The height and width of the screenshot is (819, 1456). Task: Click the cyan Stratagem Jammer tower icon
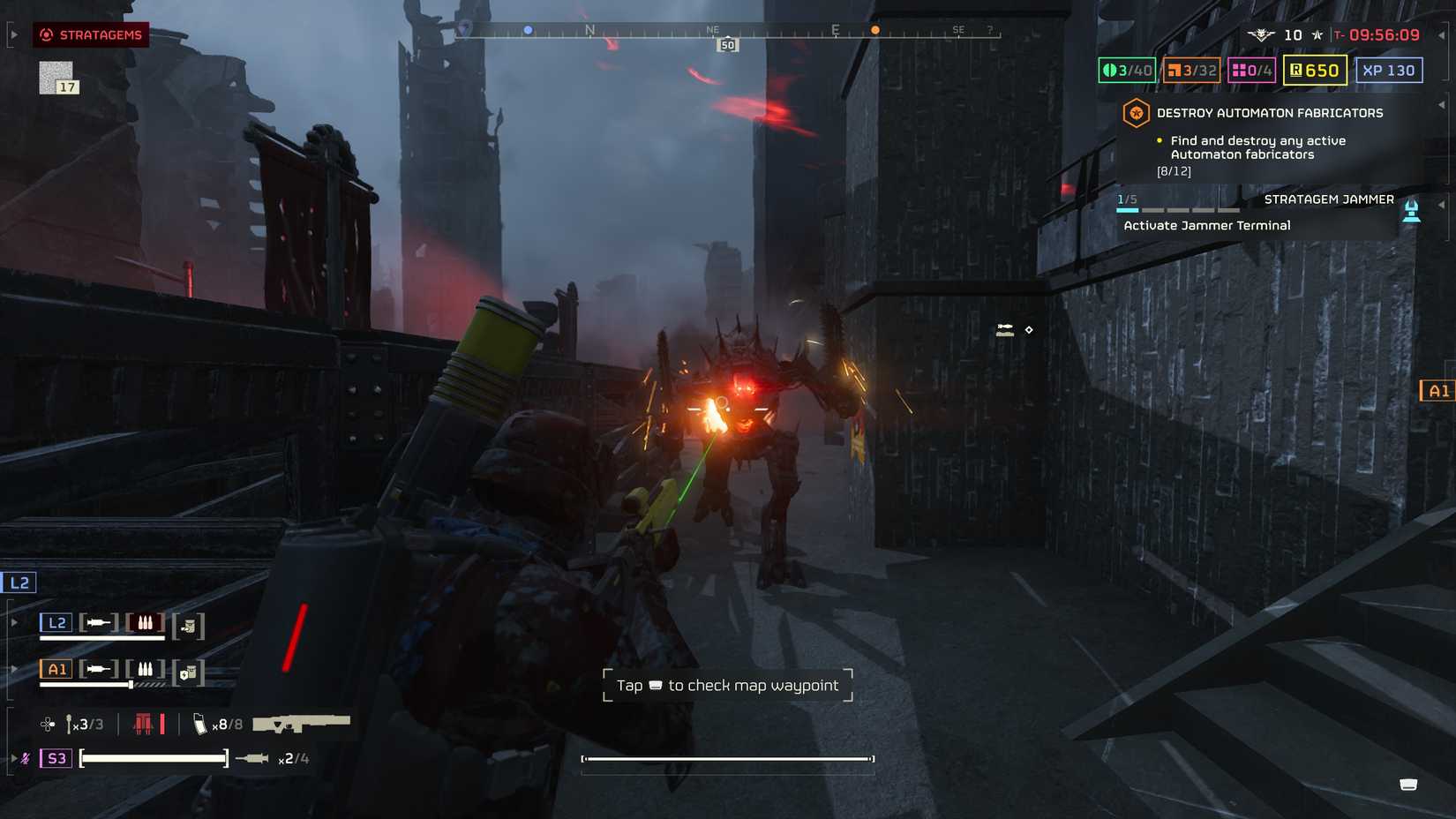[1411, 212]
